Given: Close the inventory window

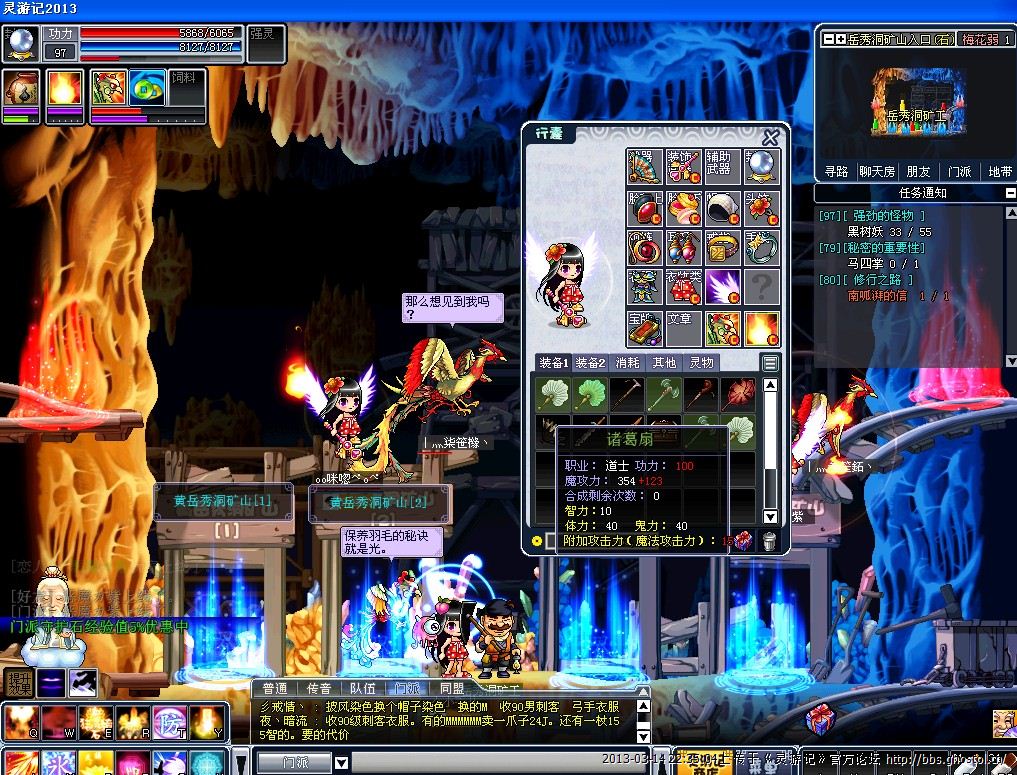Looking at the screenshot, I should [x=770, y=138].
